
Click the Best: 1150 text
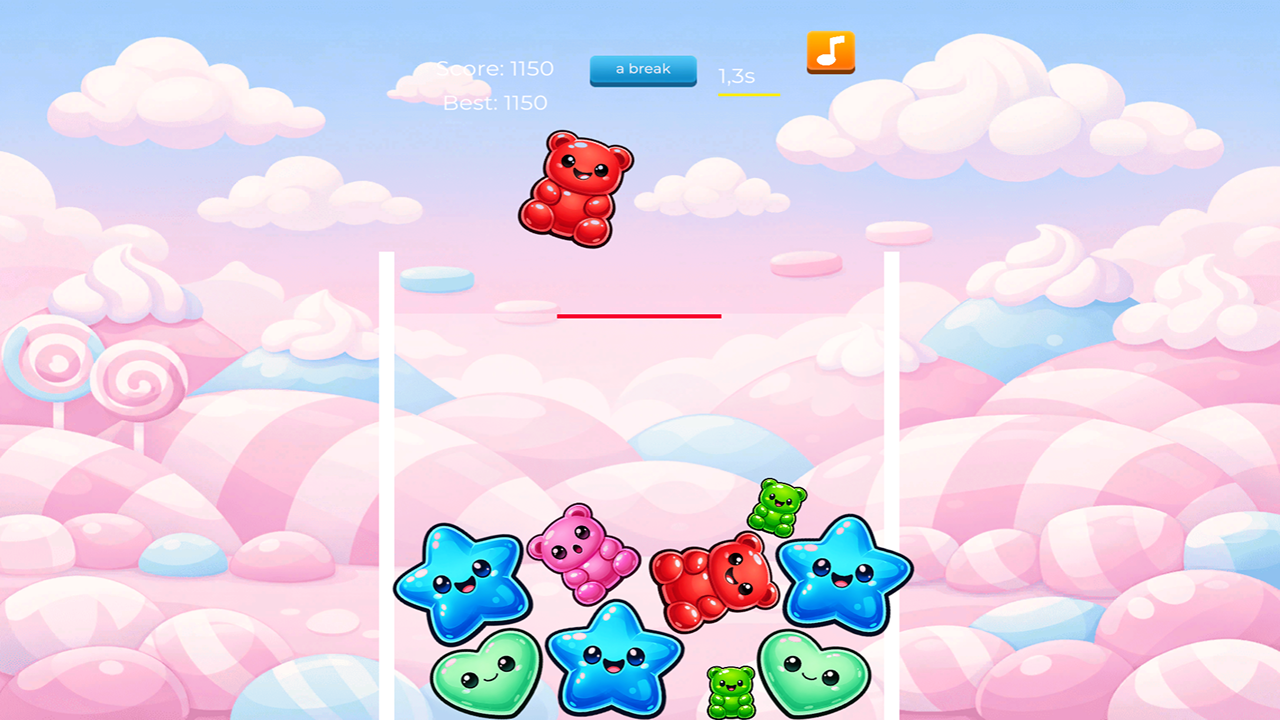pos(495,103)
